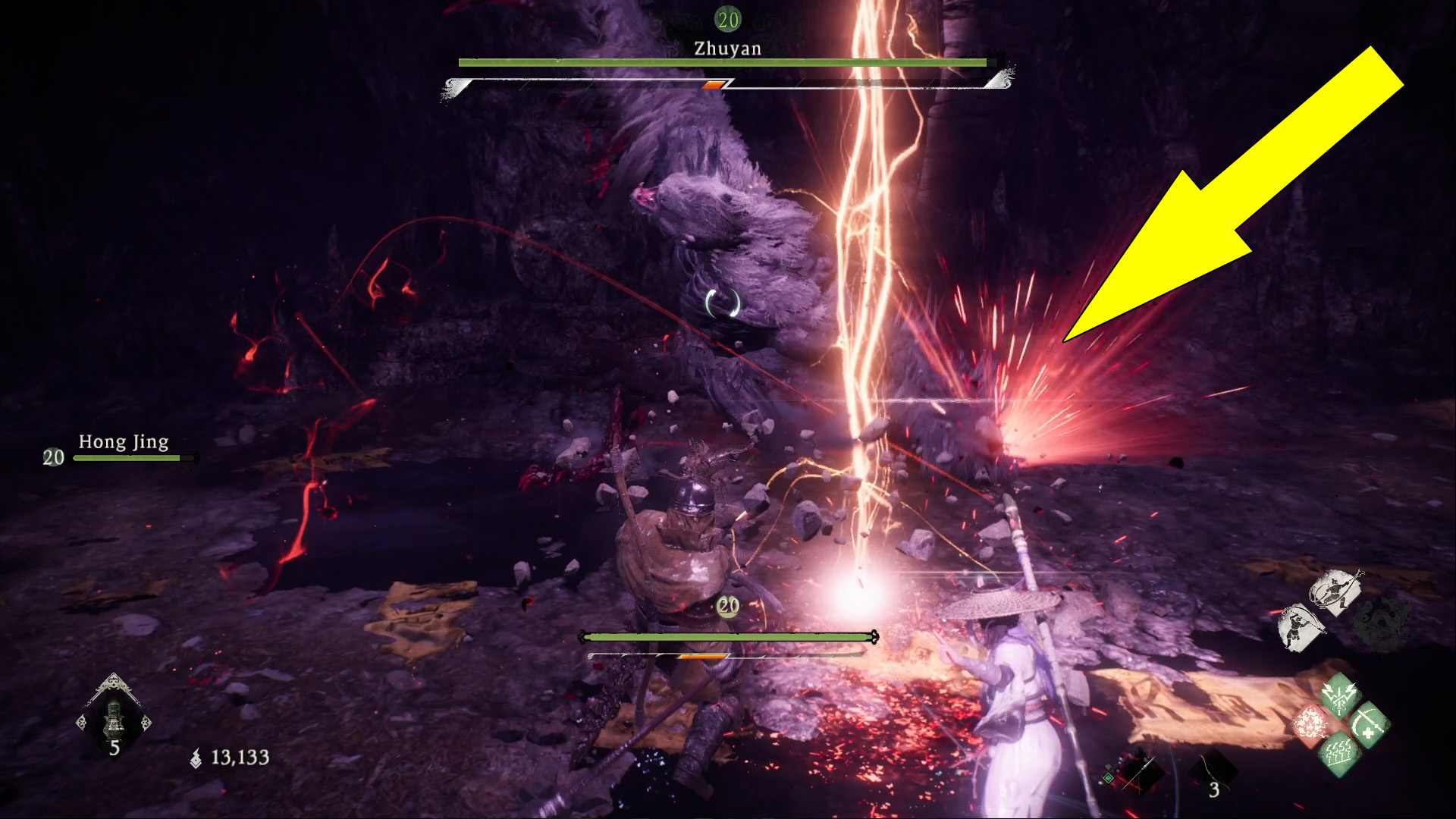Trigger the rising lightning field spell
1456x819 pixels.
[x=1340, y=754]
